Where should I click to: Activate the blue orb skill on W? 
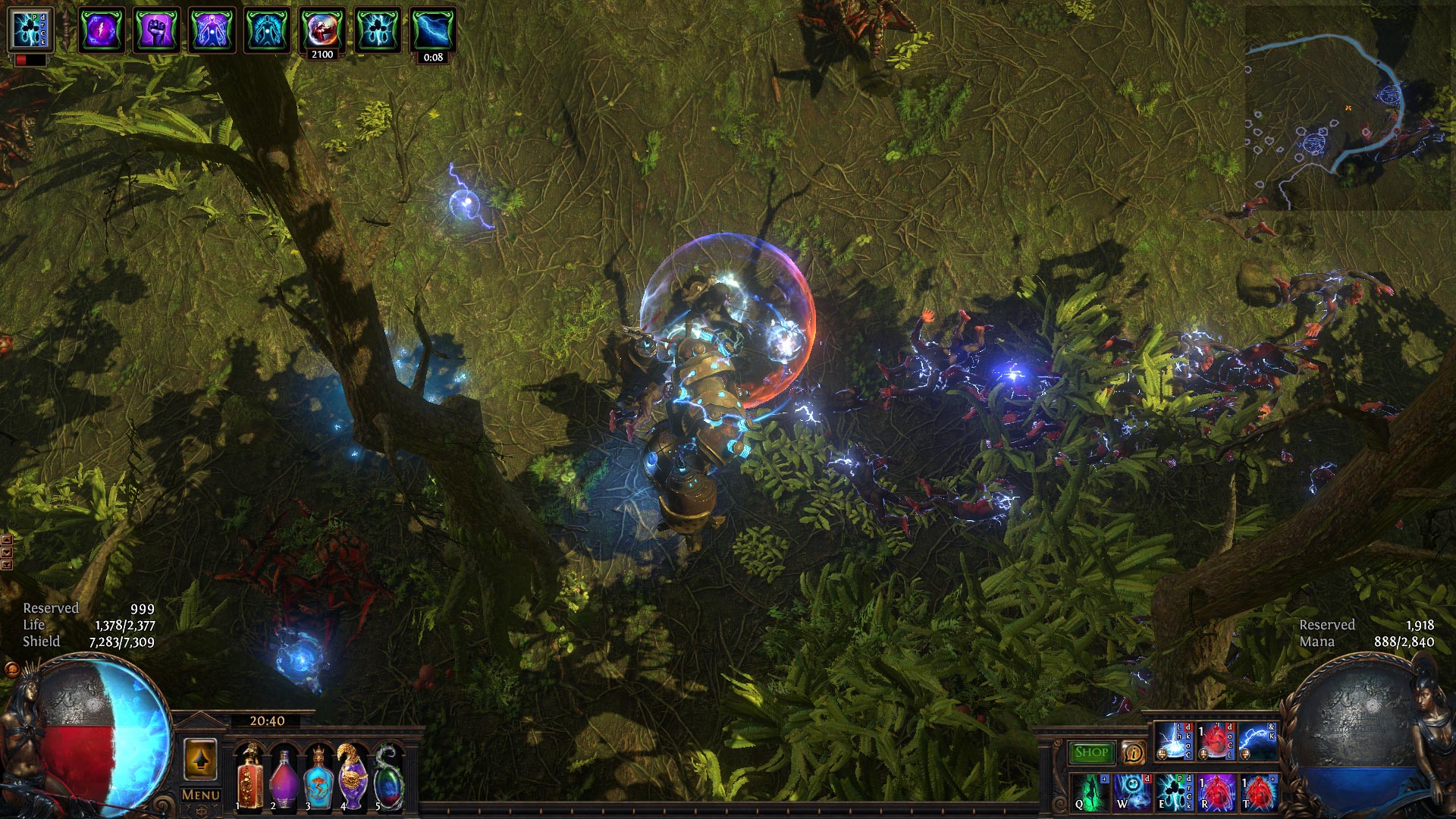[x=1131, y=792]
